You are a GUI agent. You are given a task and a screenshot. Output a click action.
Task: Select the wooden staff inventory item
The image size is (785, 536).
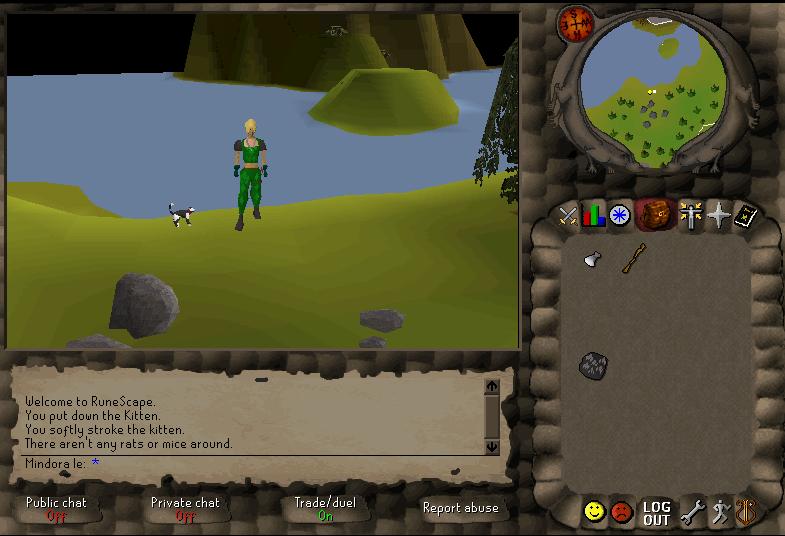(633, 259)
